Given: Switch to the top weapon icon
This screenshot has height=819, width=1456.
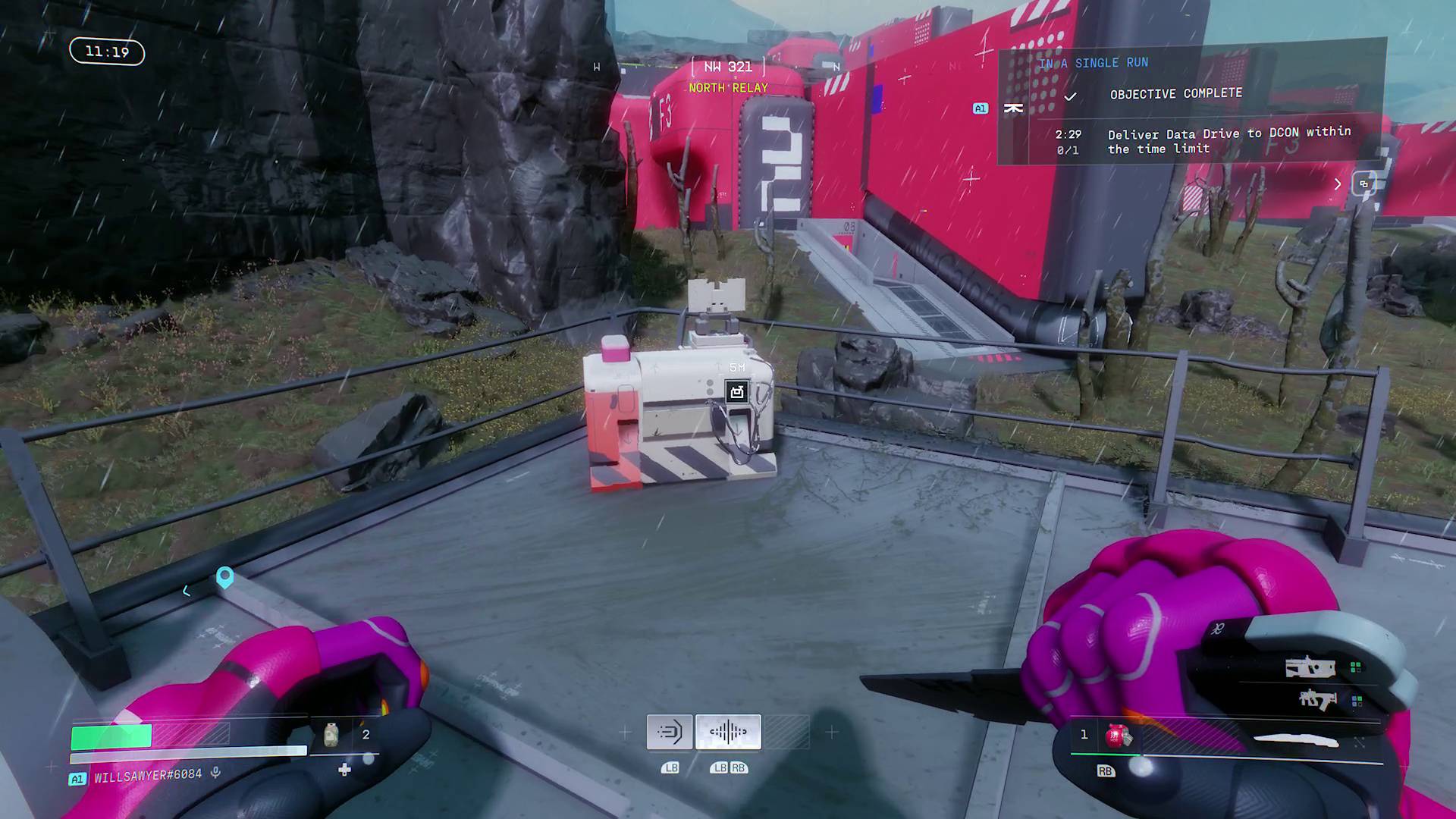Looking at the screenshot, I should 1310,668.
